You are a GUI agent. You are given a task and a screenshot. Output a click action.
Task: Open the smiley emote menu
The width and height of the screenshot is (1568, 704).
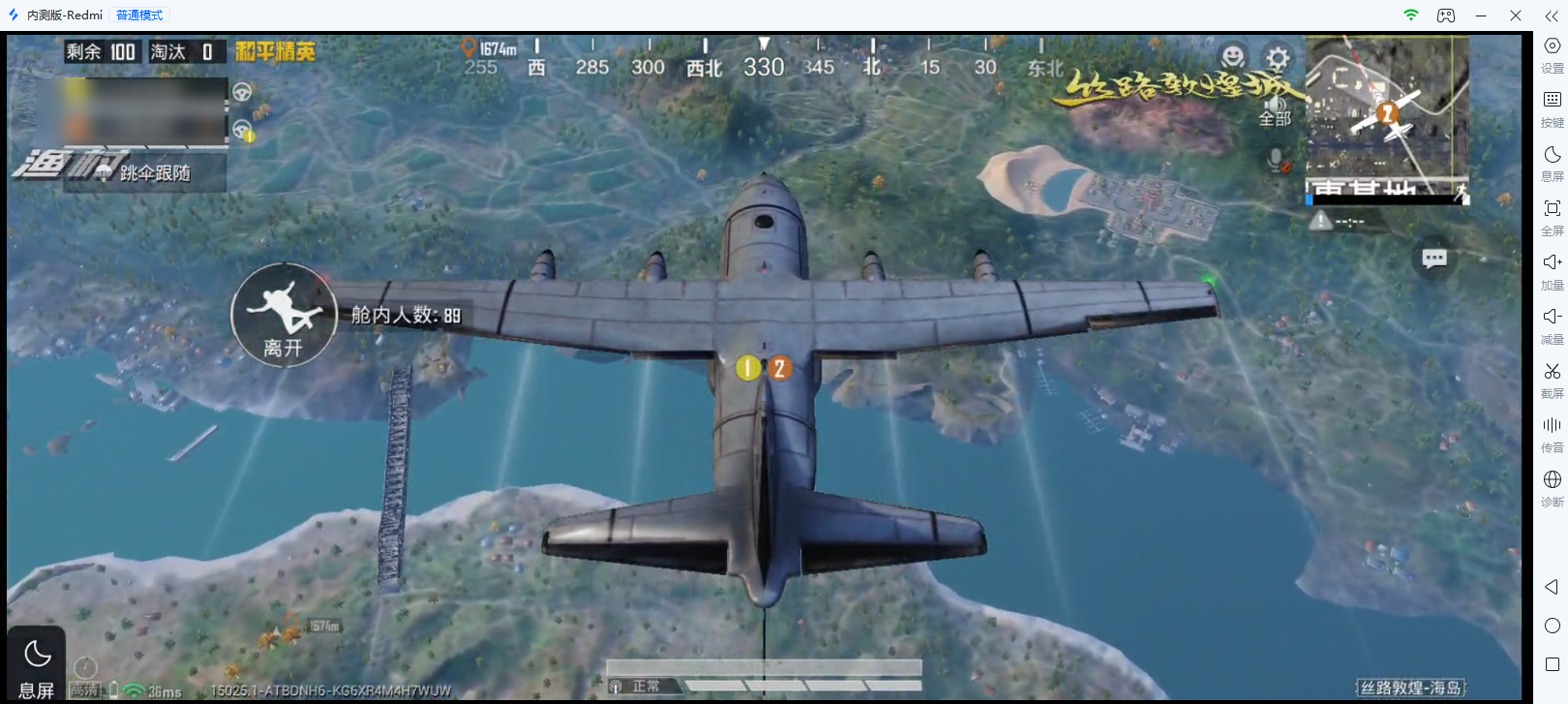(1232, 56)
